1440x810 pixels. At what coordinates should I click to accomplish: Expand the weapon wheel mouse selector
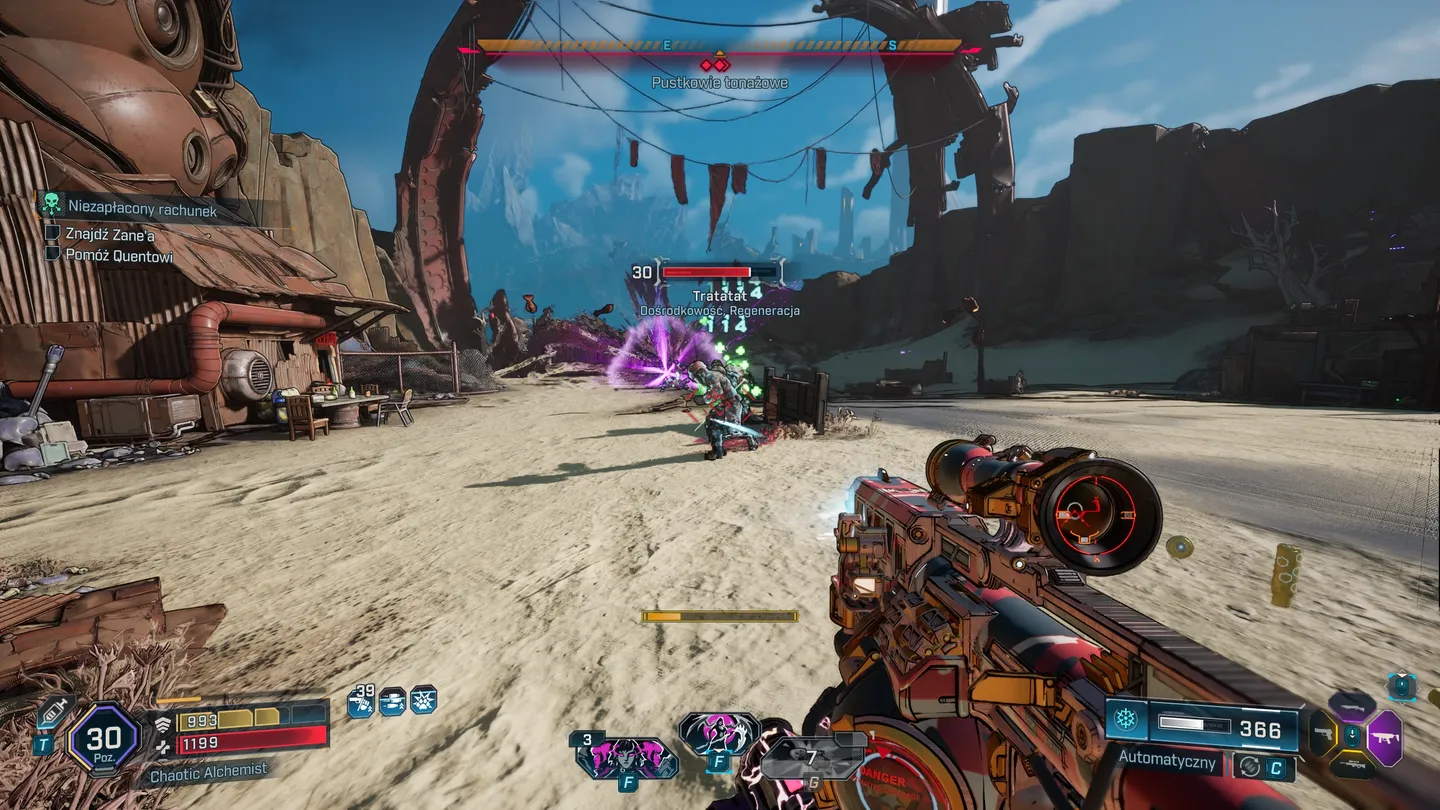click(x=1352, y=735)
